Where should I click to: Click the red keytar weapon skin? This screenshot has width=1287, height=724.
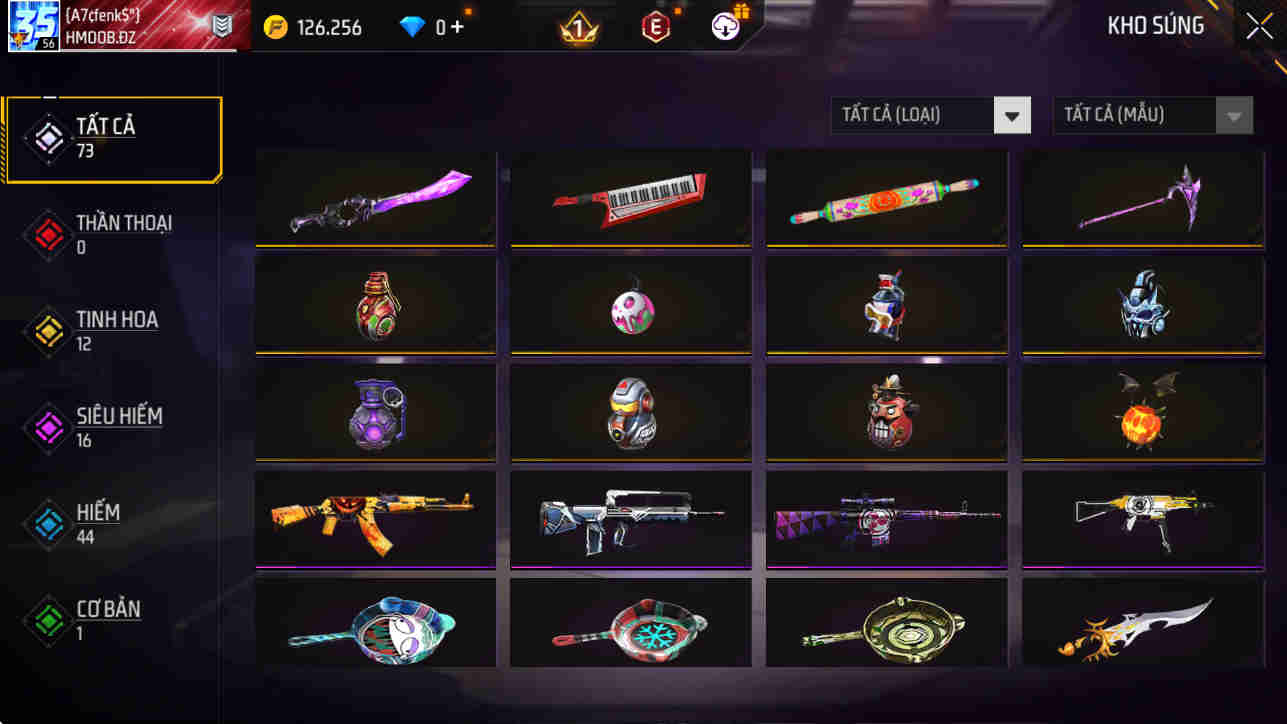point(629,196)
